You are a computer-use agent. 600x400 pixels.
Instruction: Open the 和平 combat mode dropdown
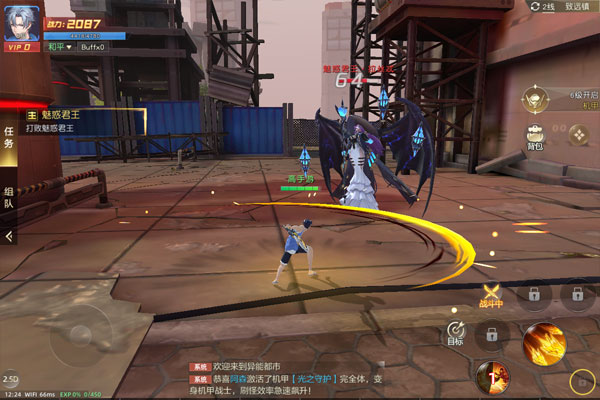pos(59,46)
